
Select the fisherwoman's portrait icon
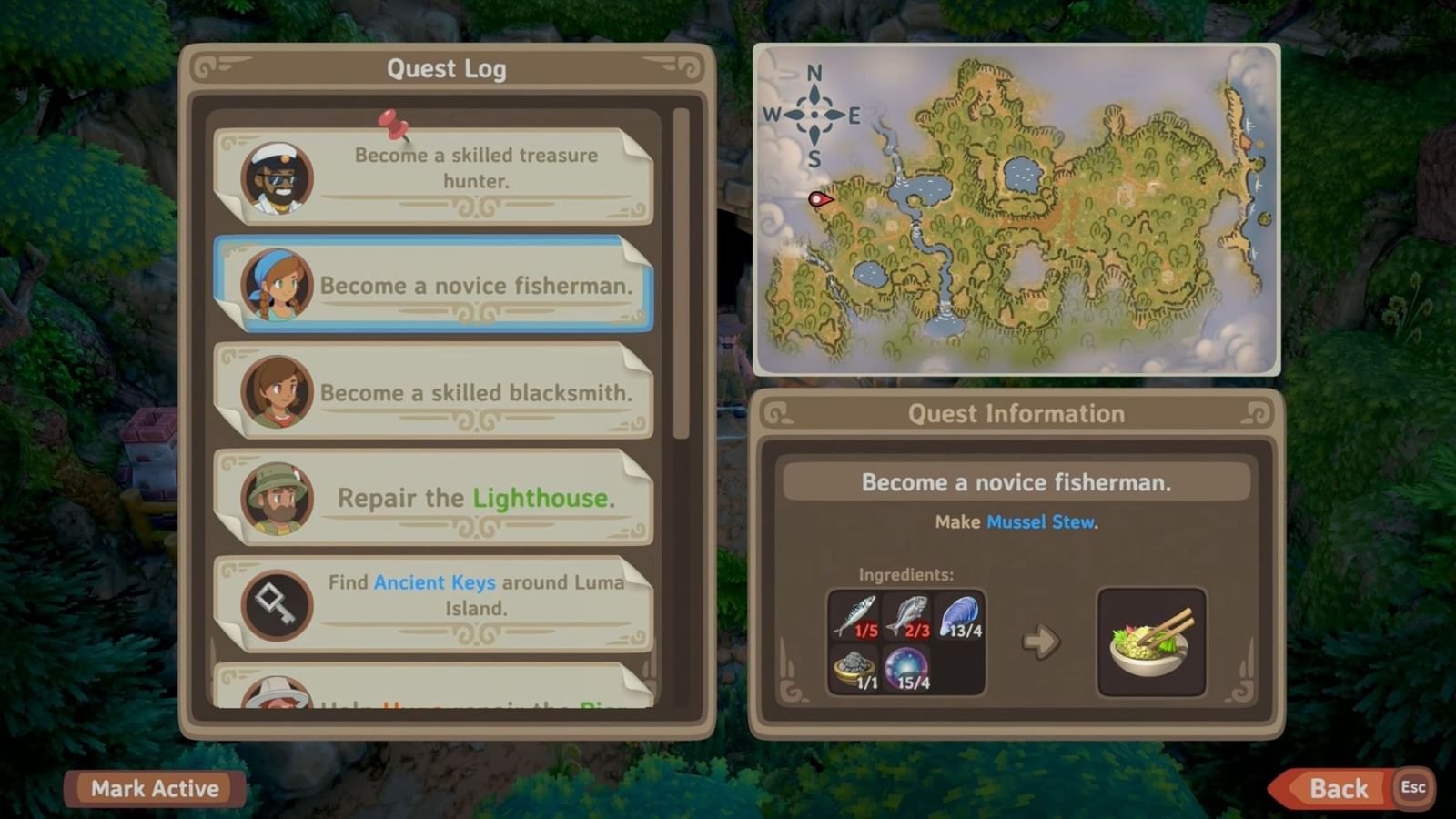pyautogui.click(x=276, y=286)
